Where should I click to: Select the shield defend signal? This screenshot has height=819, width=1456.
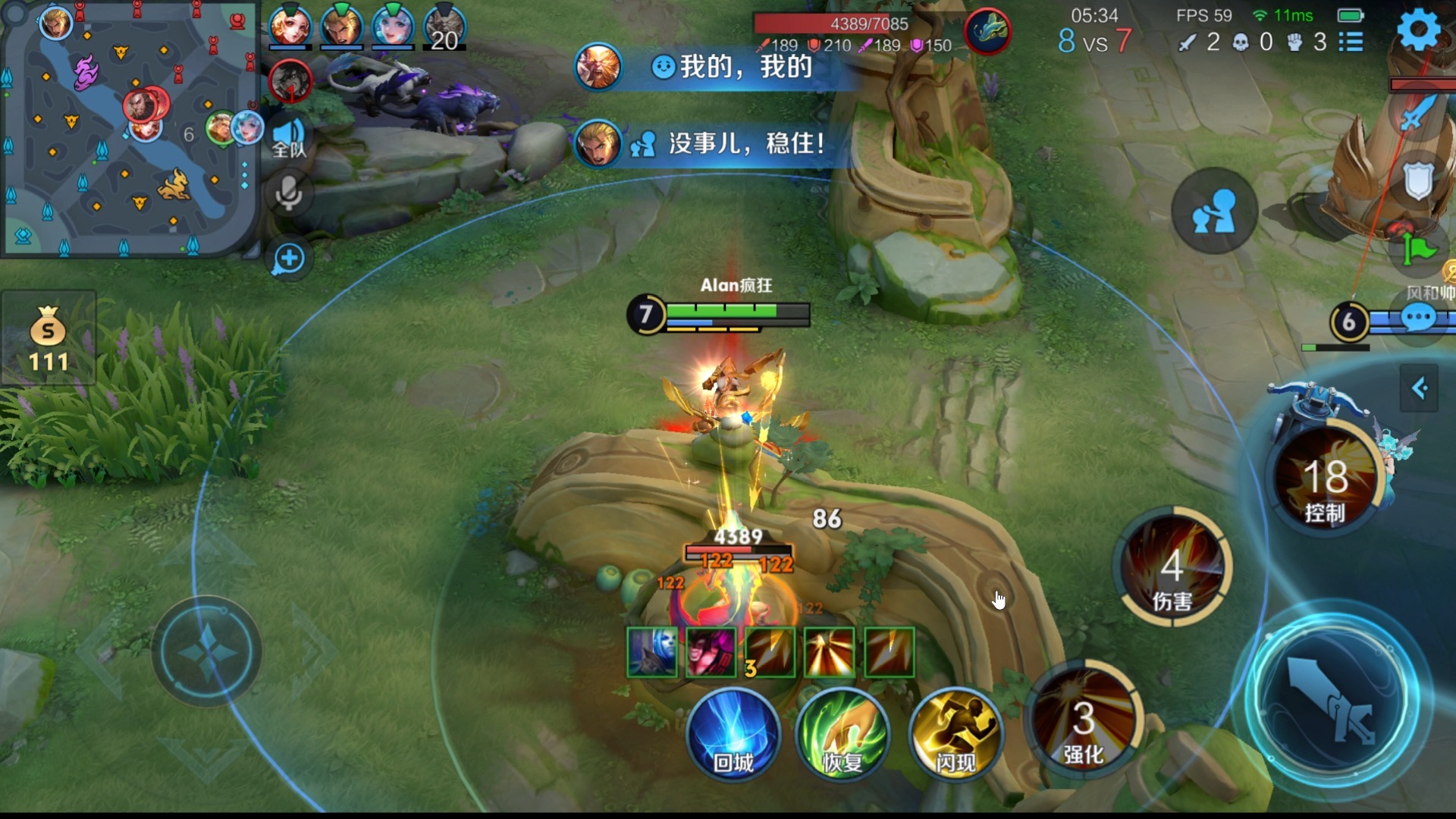(1417, 180)
